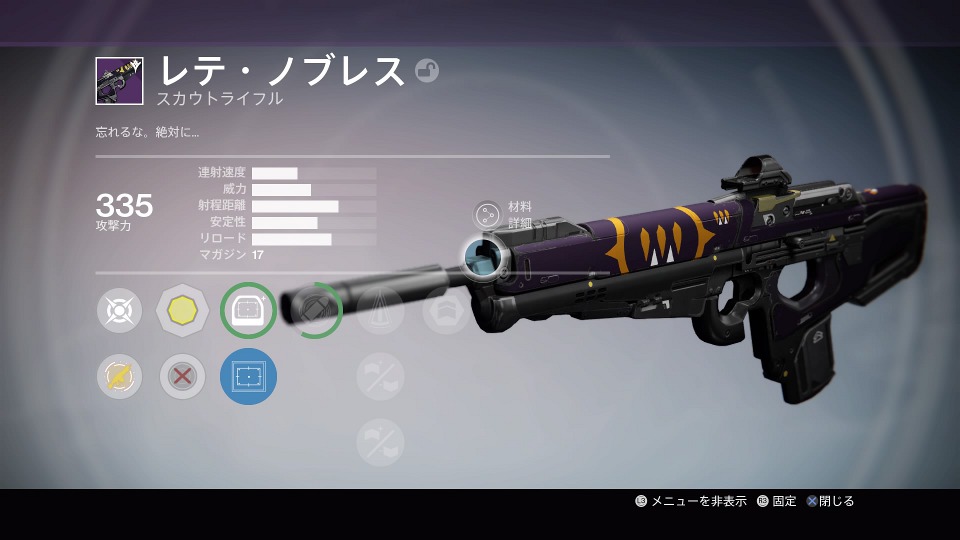Choose the yellow octagon perk node
The height and width of the screenshot is (540, 960).
(x=182, y=311)
